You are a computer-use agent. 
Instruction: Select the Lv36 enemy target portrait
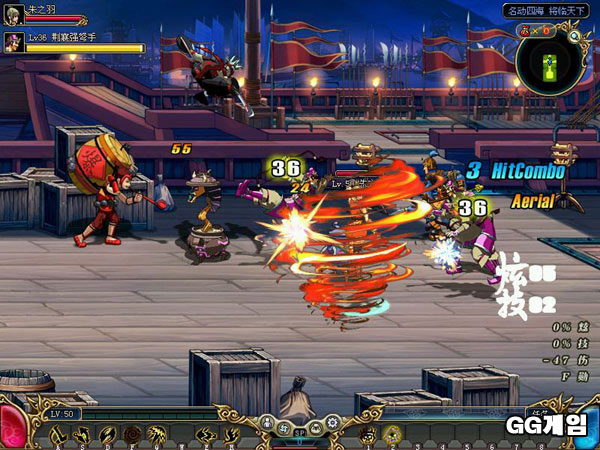[14, 42]
